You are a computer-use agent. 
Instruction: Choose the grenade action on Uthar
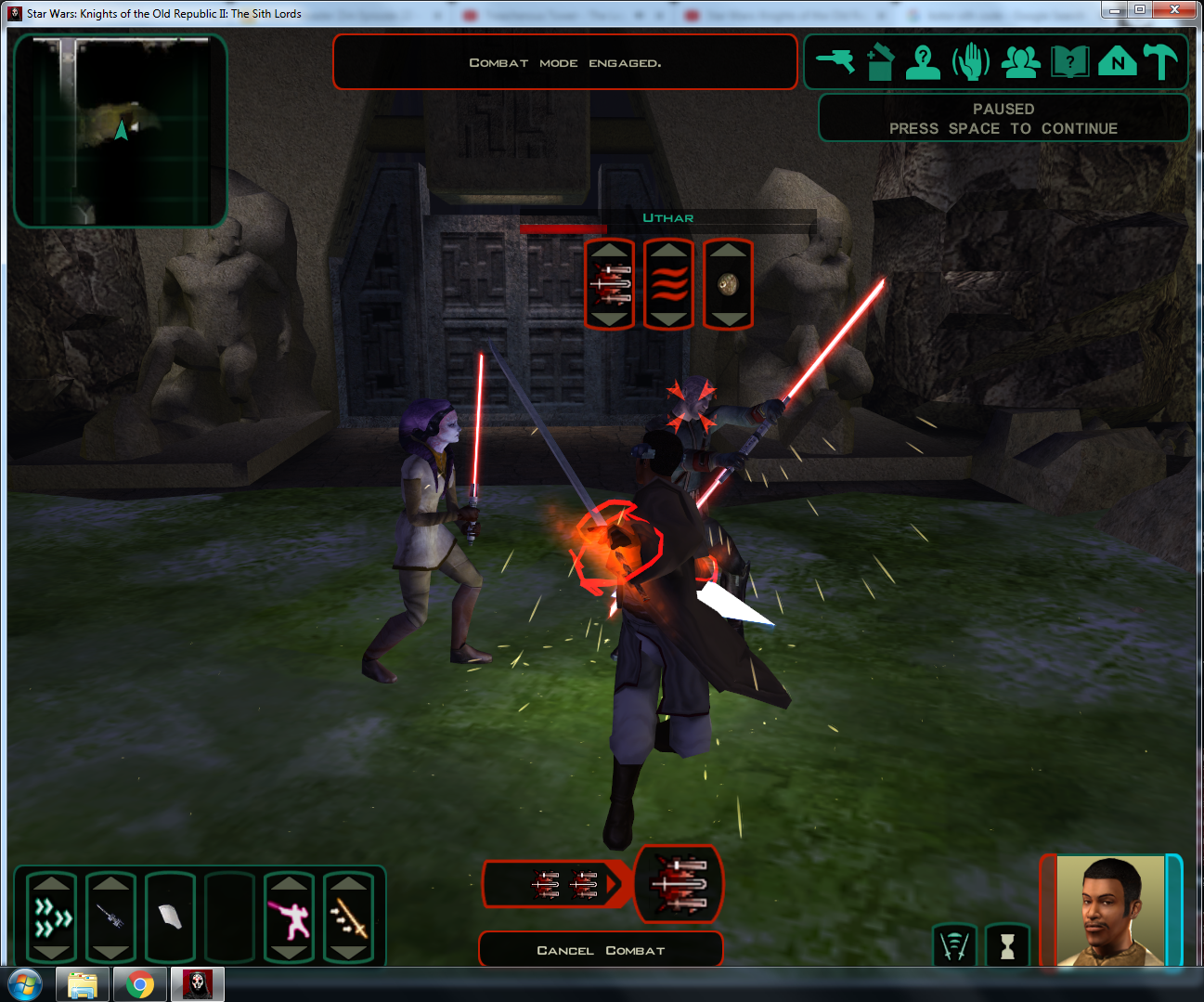point(729,284)
